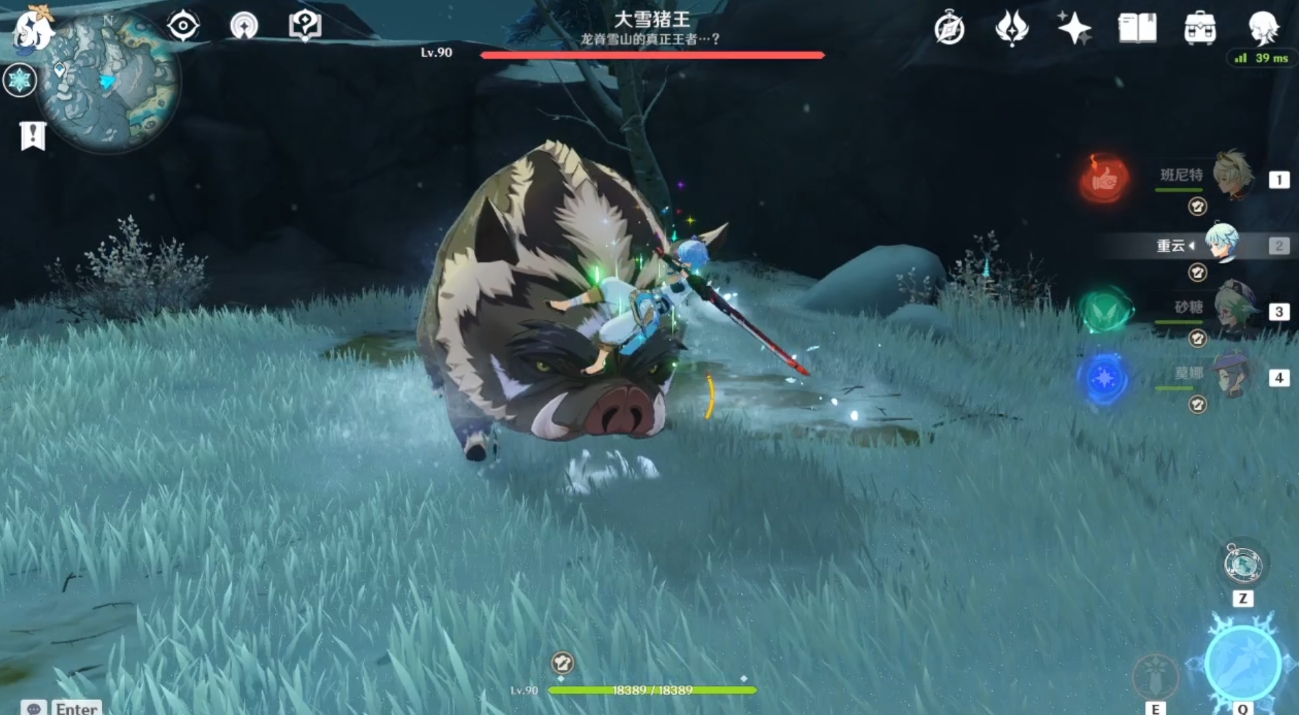This screenshot has width=1299, height=715.
Task: Switch to party member 班尼特
Action: click(1232, 177)
